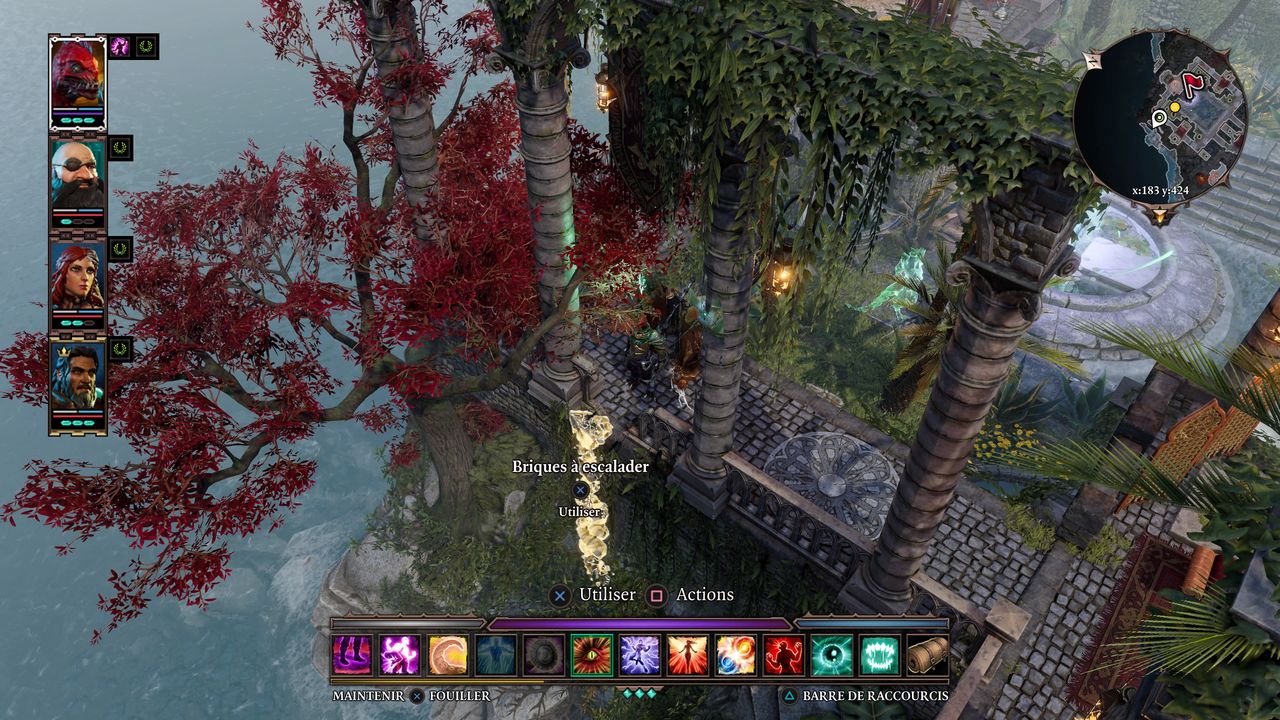Activate the red enraged figure skill
Image resolution: width=1280 pixels, height=720 pixels.
[x=784, y=655]
